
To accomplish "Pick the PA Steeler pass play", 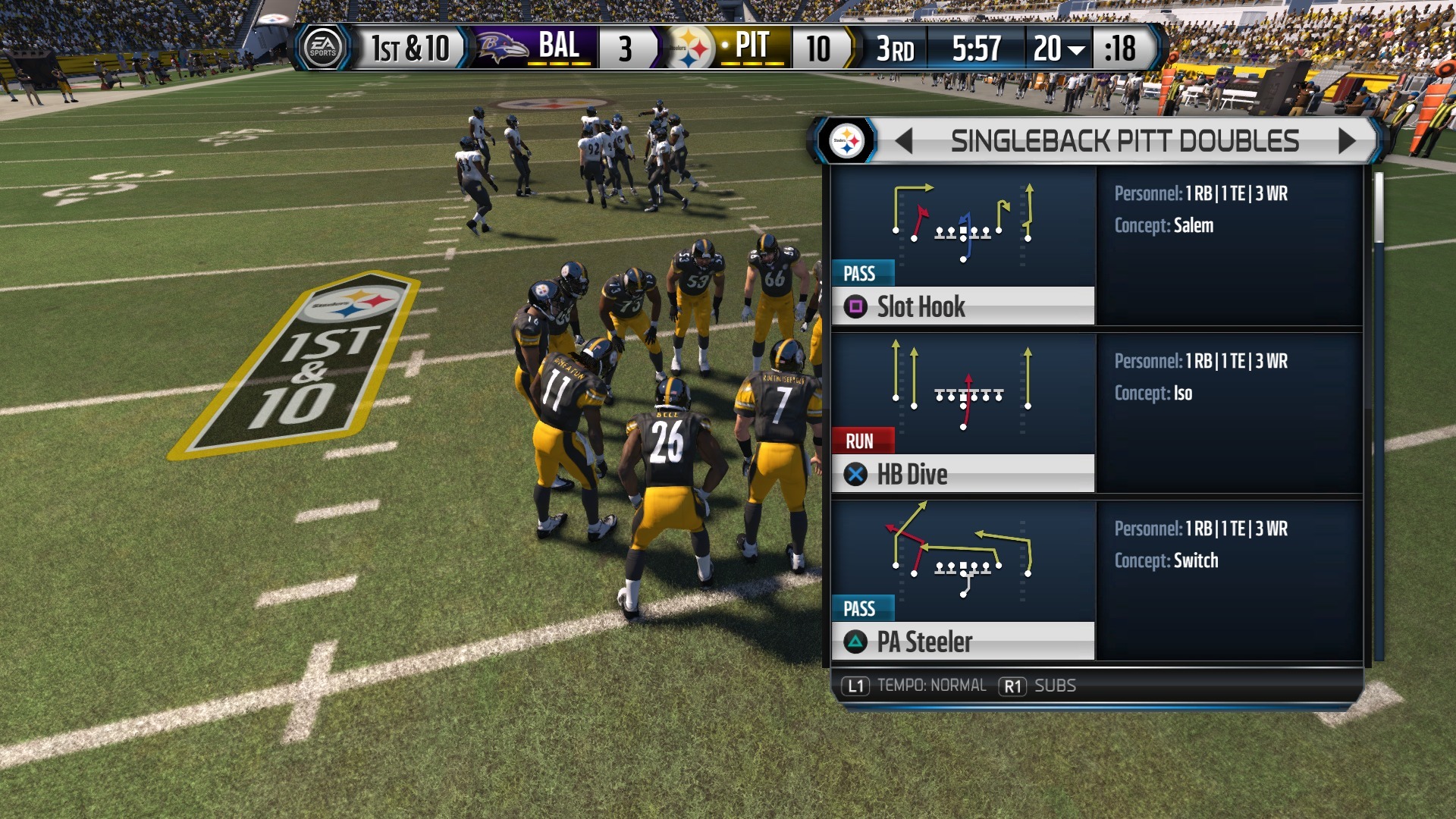I will [962, 642].
